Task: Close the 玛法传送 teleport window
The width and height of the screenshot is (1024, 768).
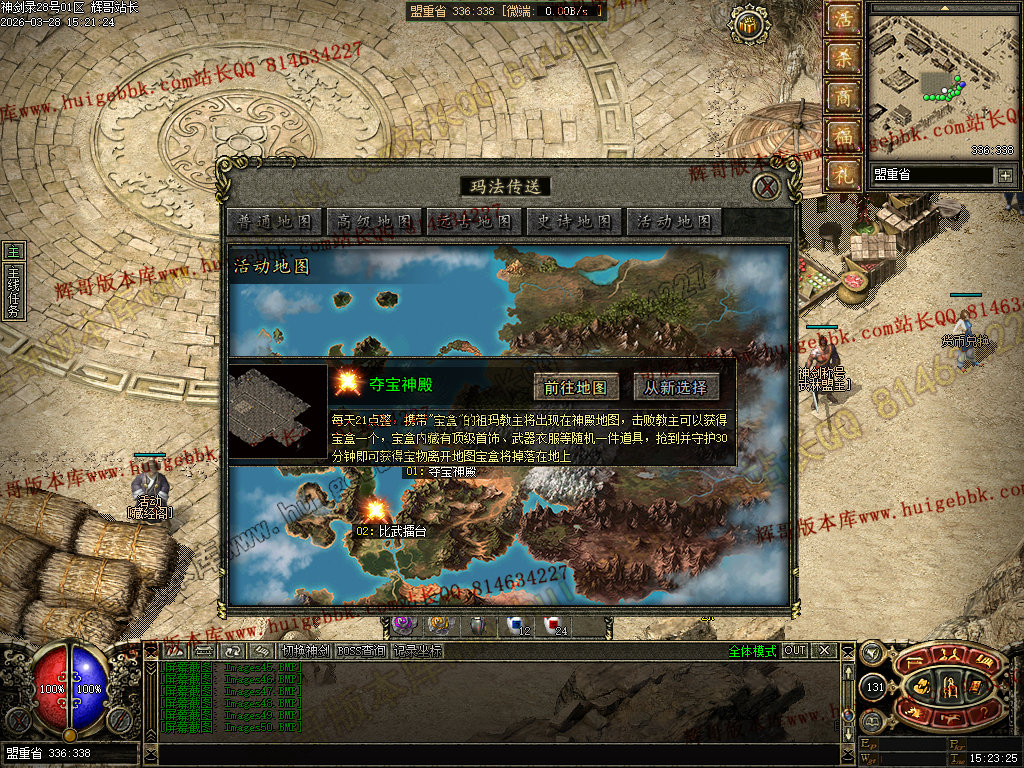Action: point(766,187)
